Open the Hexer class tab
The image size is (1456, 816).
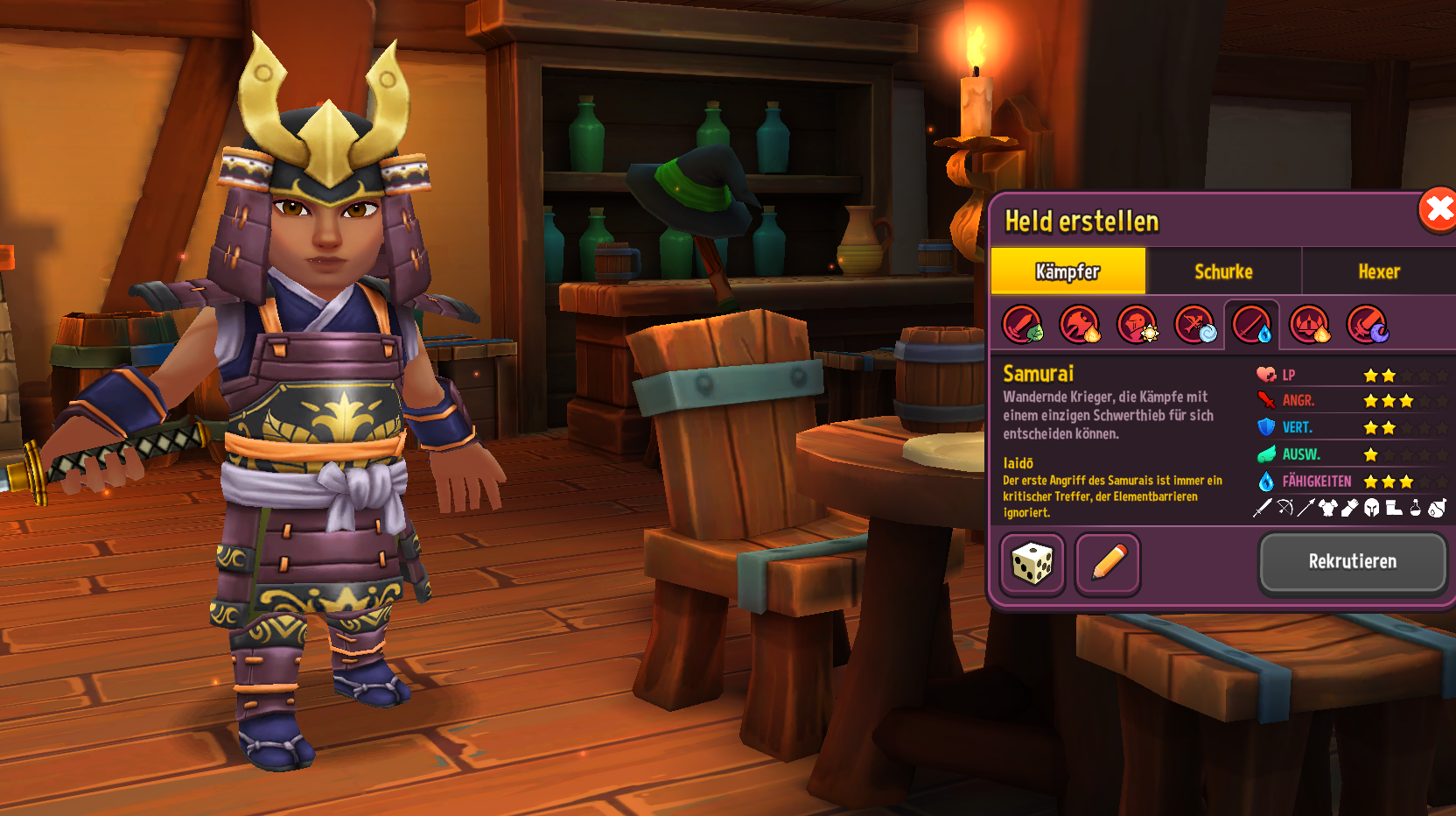pos(1378,271)
